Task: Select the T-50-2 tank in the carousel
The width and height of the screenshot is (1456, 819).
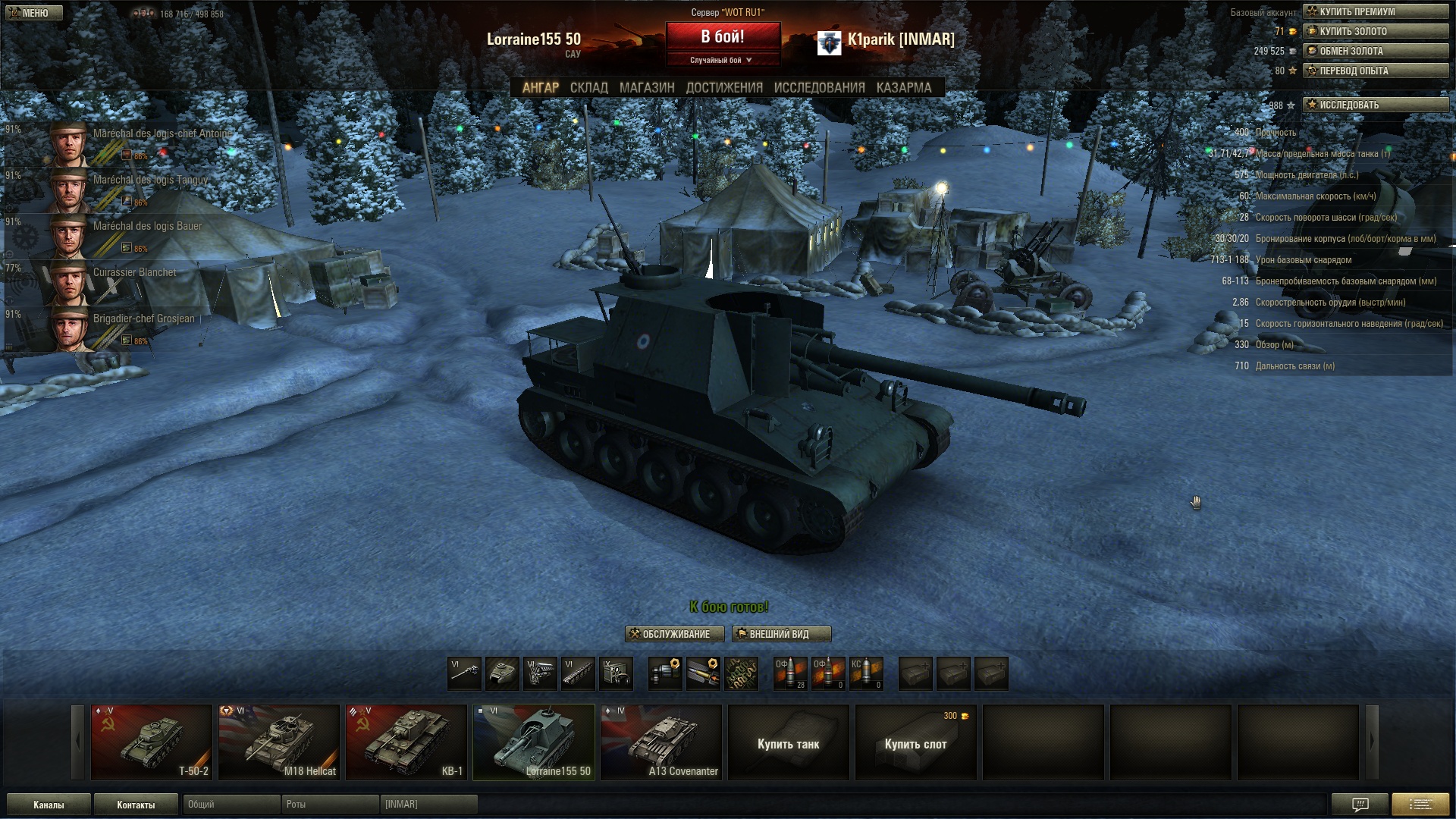Action: tap(152, 742)
